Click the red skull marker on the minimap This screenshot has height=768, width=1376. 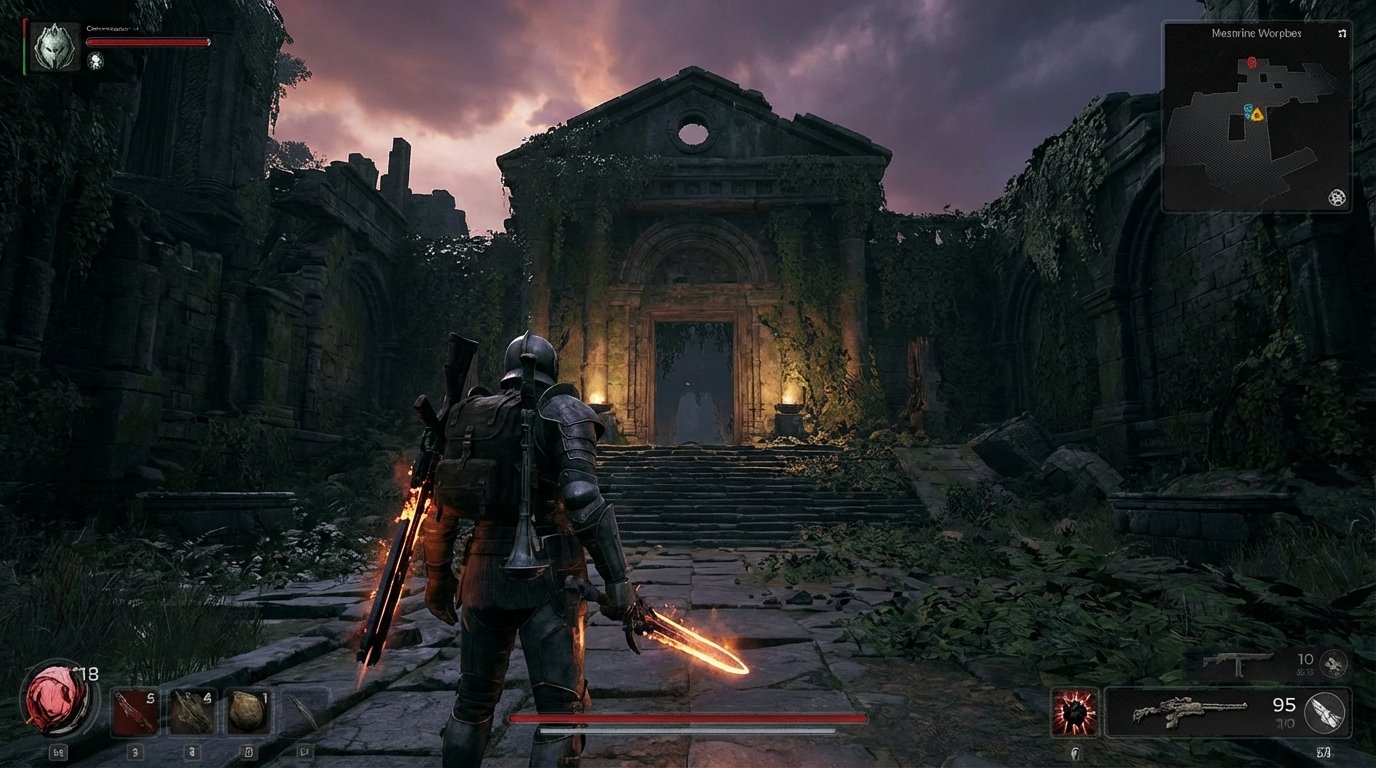1252,62
